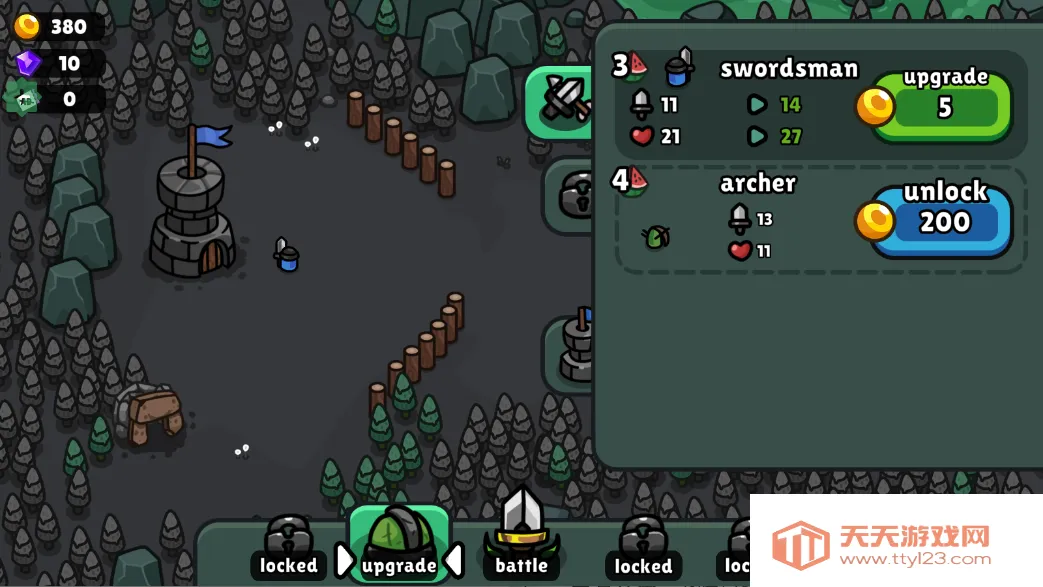This screenshot has width=1043, height=587.
Task: Unlock the archer for 200 coins
Action: tap(942, 219)
